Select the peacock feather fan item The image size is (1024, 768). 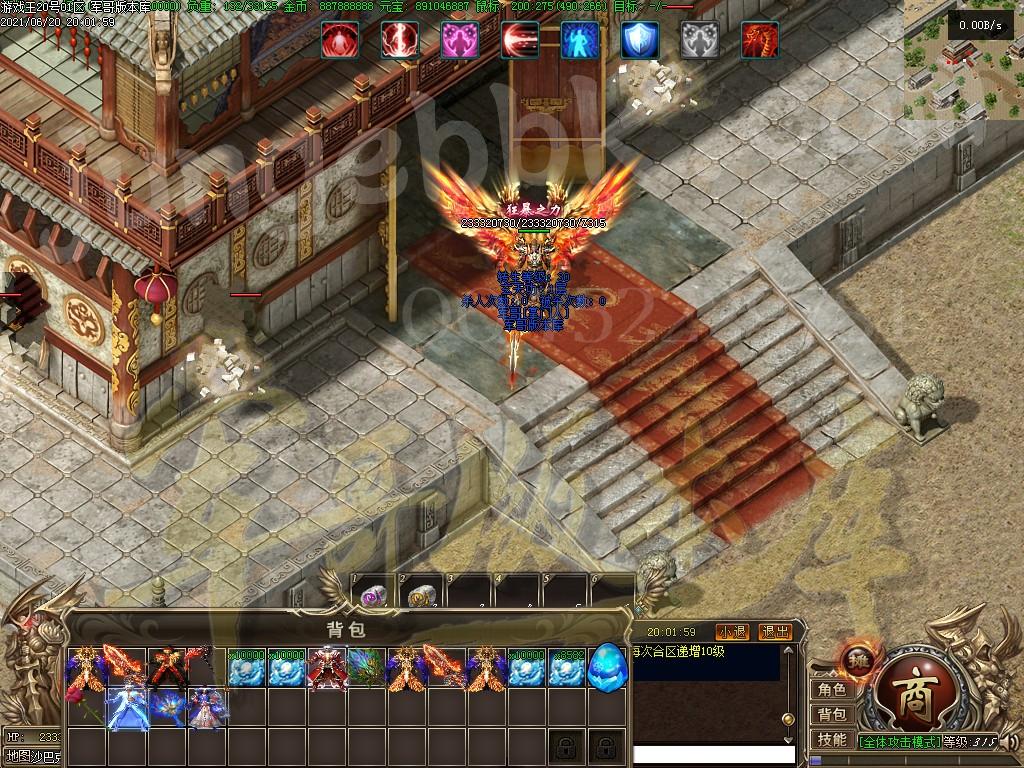click(367, 667)
